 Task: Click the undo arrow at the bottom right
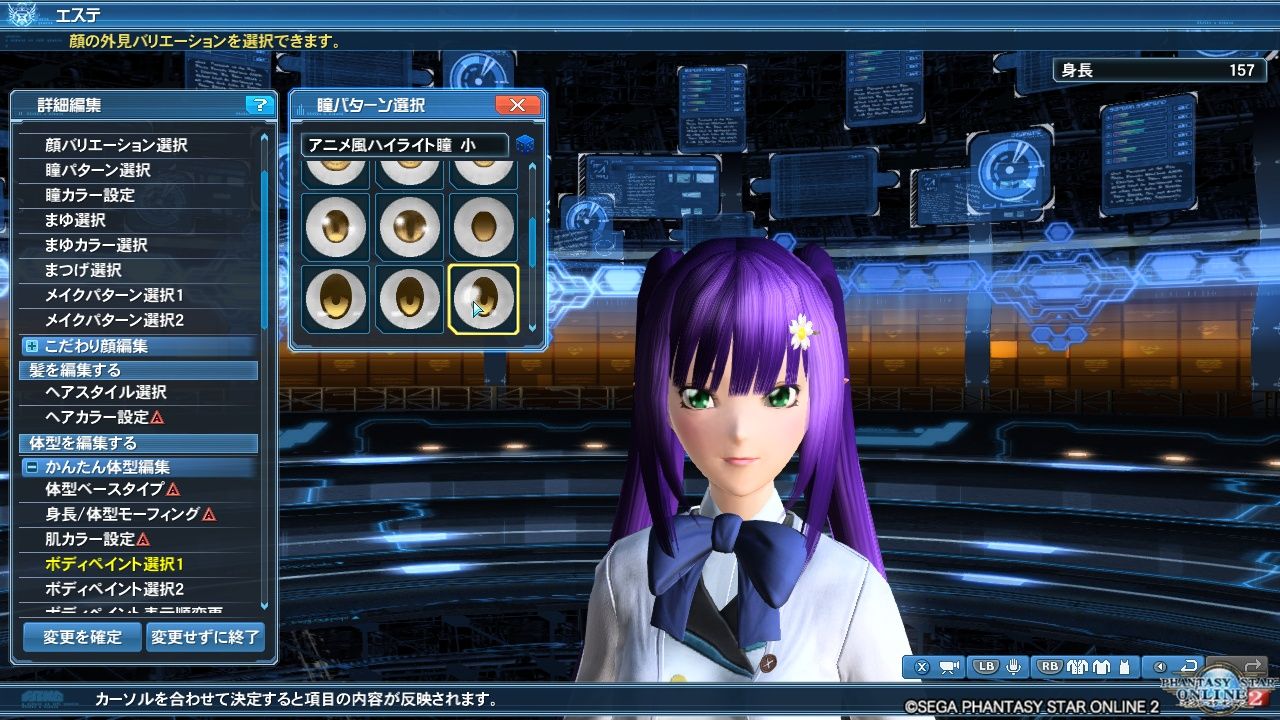(x=1190, y=665)
